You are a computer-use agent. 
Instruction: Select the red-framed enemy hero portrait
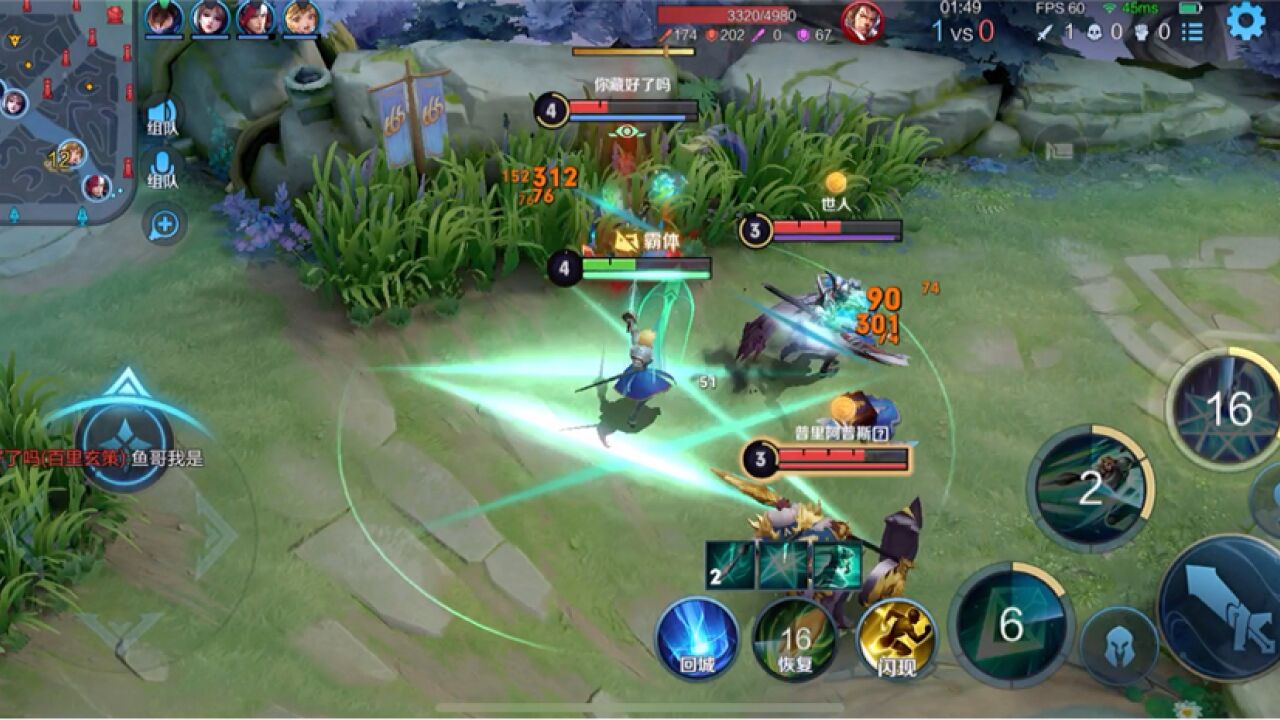pyautogui.click(x=862, y=22)
